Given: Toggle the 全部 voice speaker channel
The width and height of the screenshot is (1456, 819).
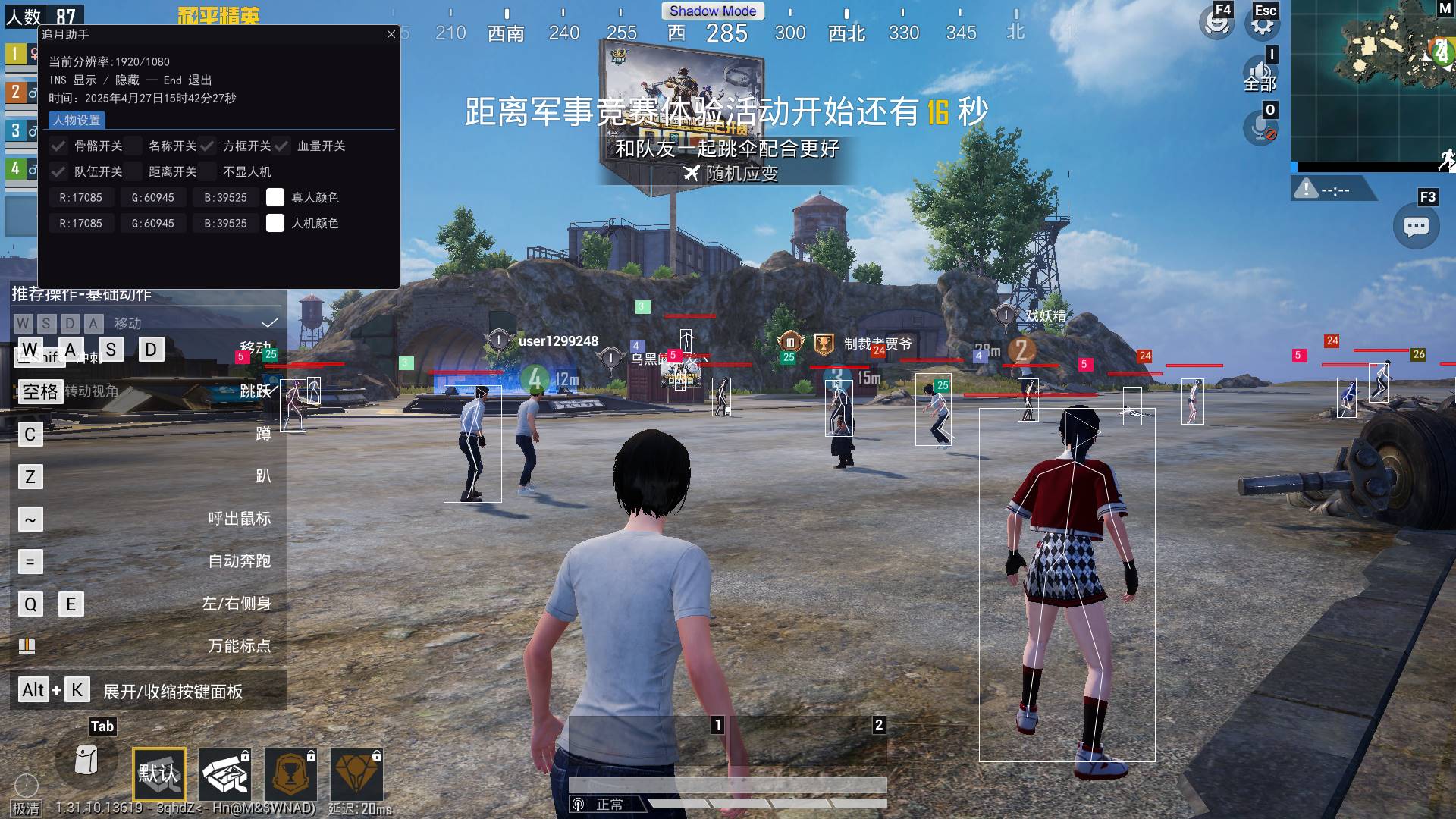Looking at the screenshot, I should [x=1260, y=76].
